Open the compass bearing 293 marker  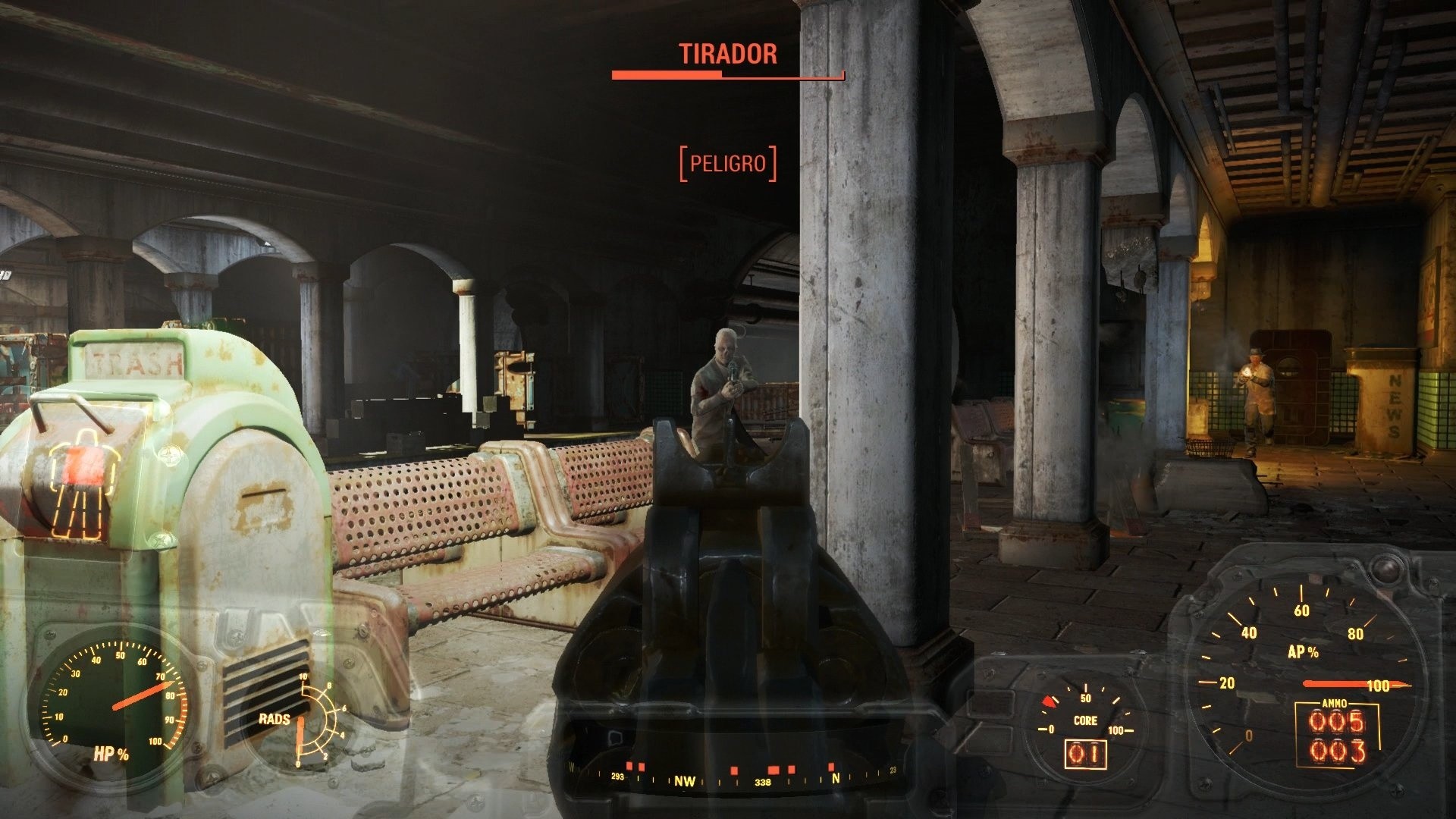click(x=618, y=777)
